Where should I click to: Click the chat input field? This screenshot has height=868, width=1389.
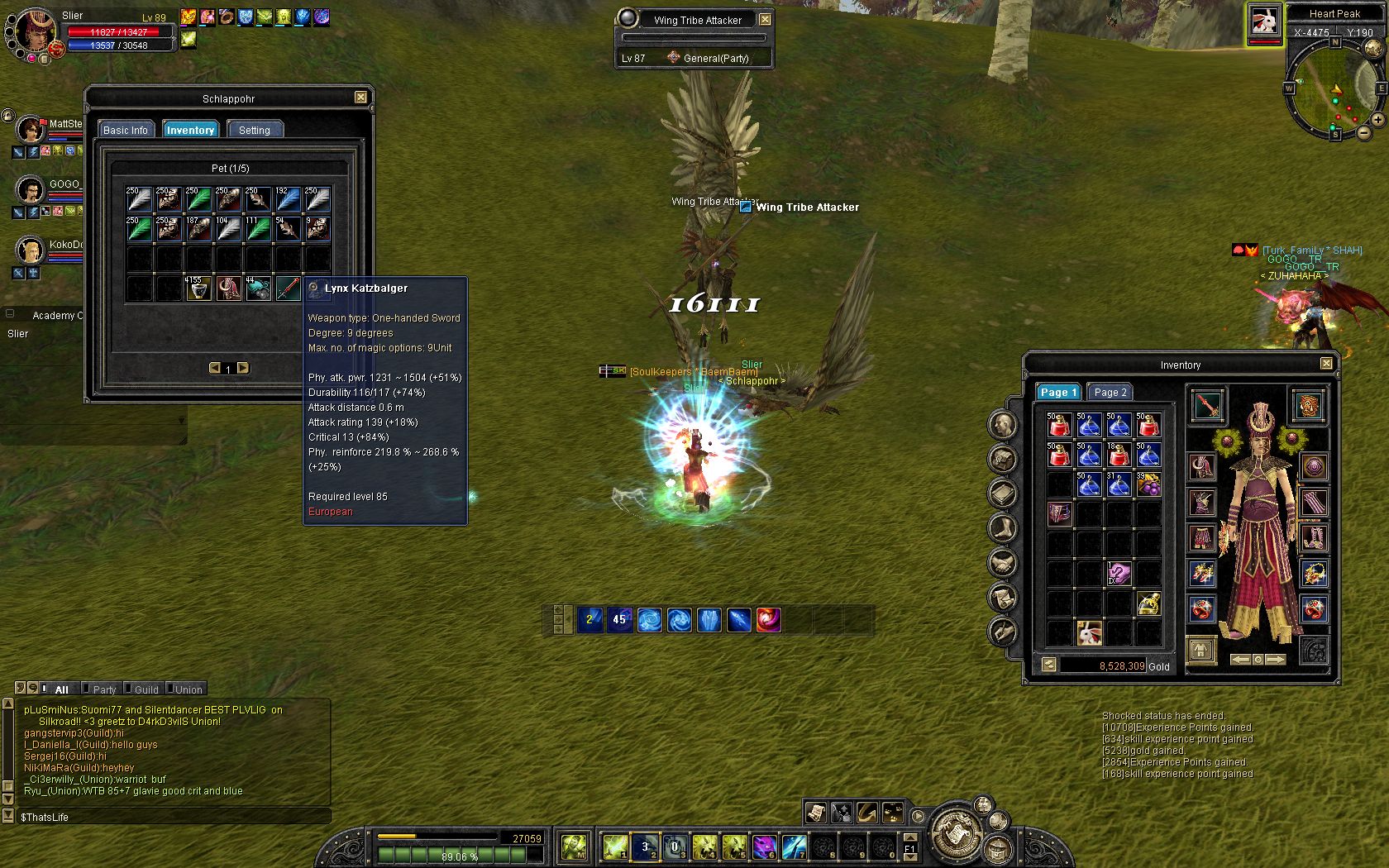pos(174,817)
